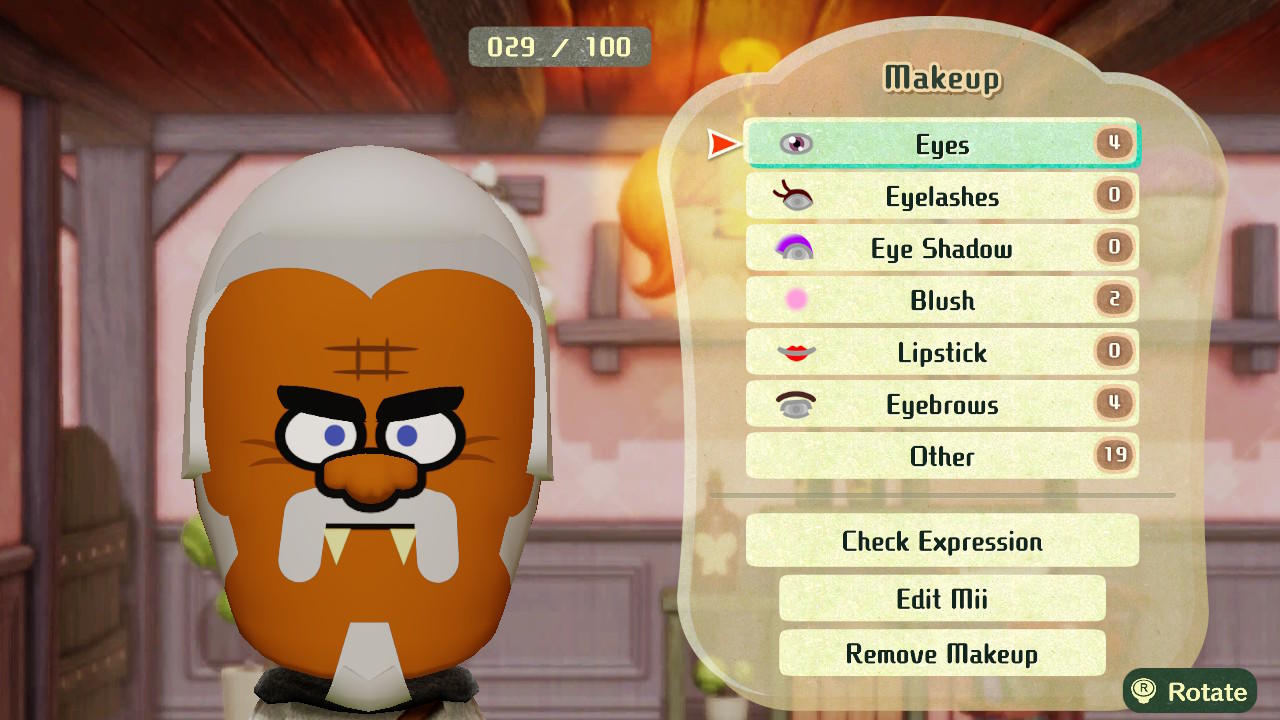Image resolution: width=1280 pixels, height=720 pixels.
Task: Click the count badge 4 beside Eyes
Action: [1113, 143]
